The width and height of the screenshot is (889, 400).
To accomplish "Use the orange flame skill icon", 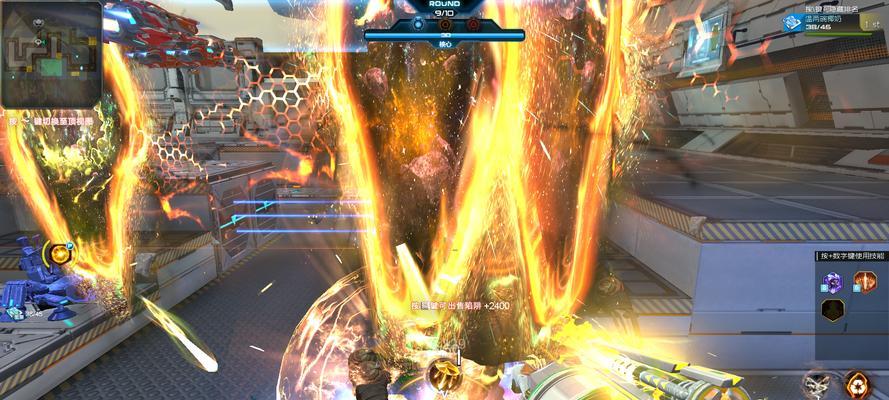I will click(864, 282).
